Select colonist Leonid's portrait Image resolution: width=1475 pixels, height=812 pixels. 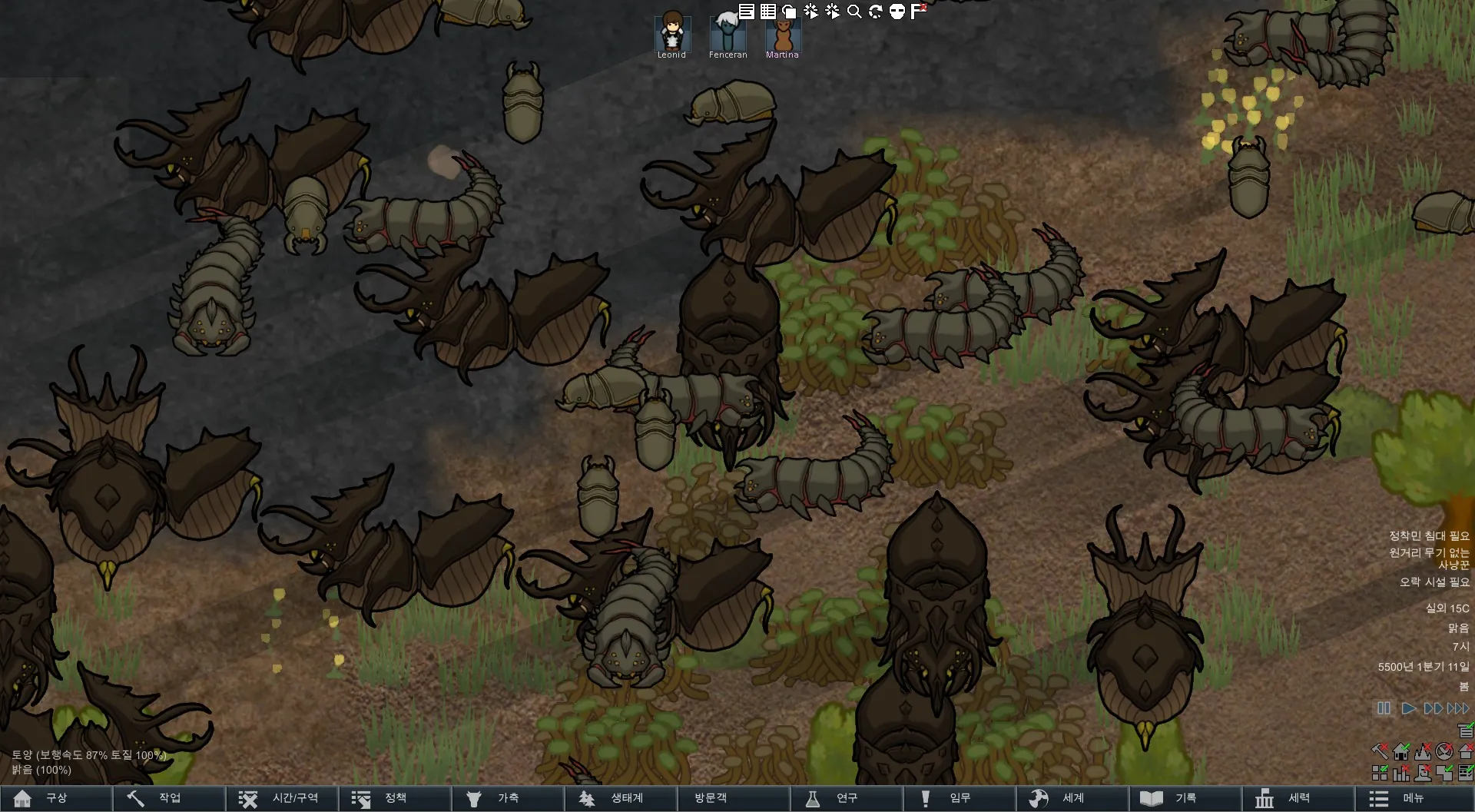click(672, 33)
